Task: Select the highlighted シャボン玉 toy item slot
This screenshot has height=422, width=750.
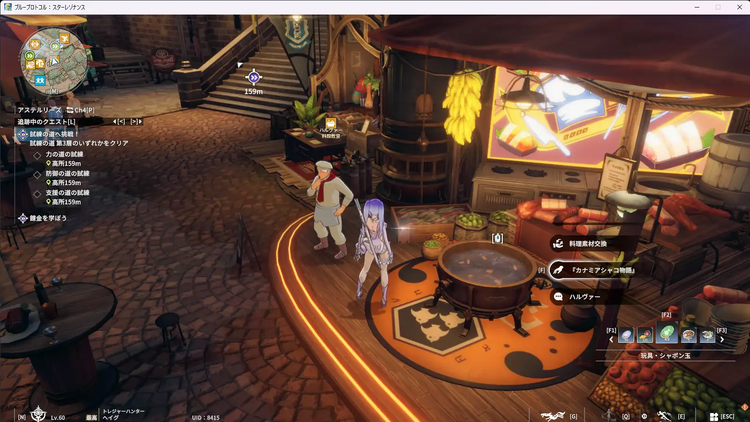Action: tap(666, 335)
